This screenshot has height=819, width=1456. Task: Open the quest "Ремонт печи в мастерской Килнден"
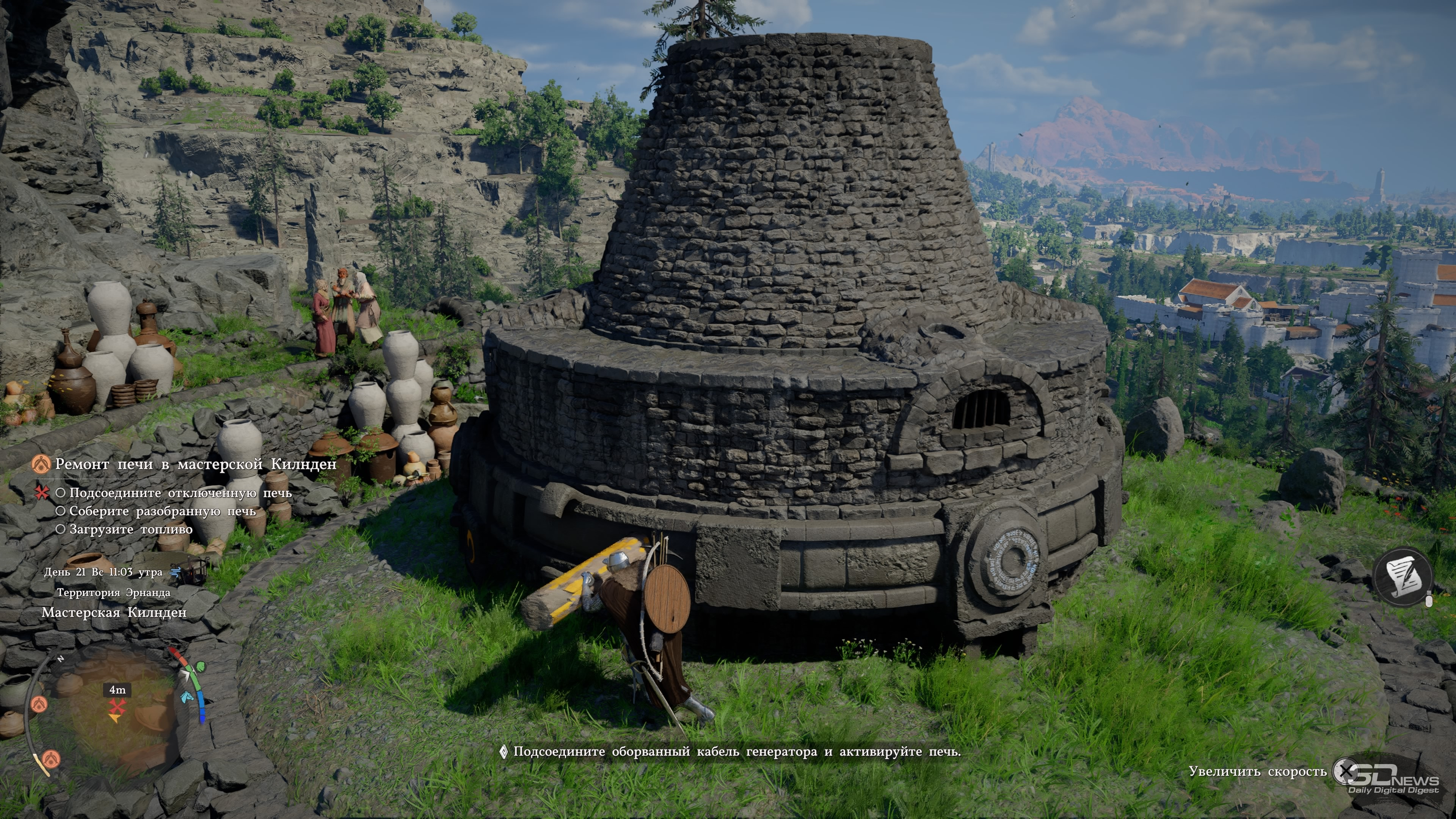(195, 464)
